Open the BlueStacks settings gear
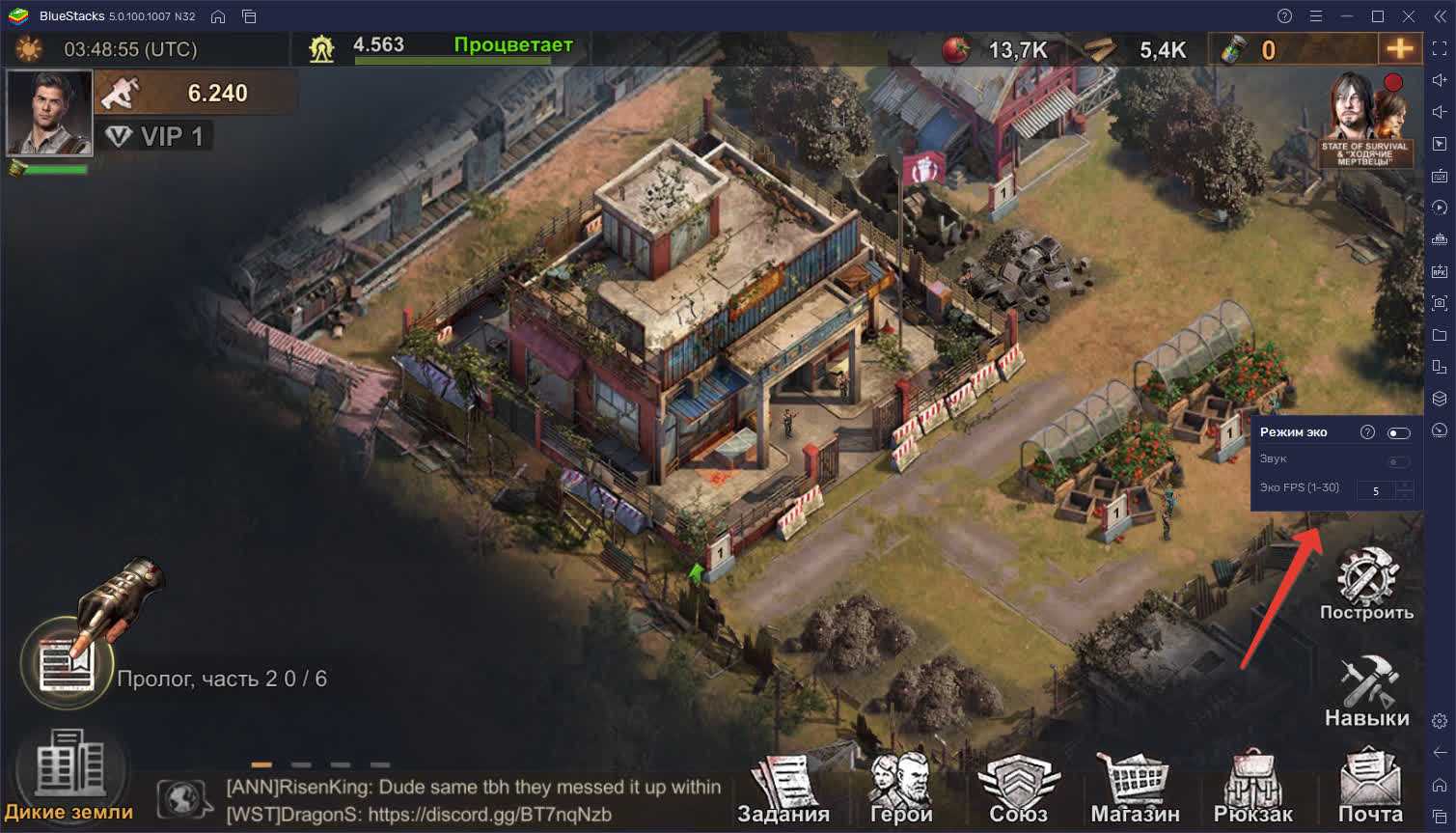This screenshot has width=1456, height=833. 1440,721
